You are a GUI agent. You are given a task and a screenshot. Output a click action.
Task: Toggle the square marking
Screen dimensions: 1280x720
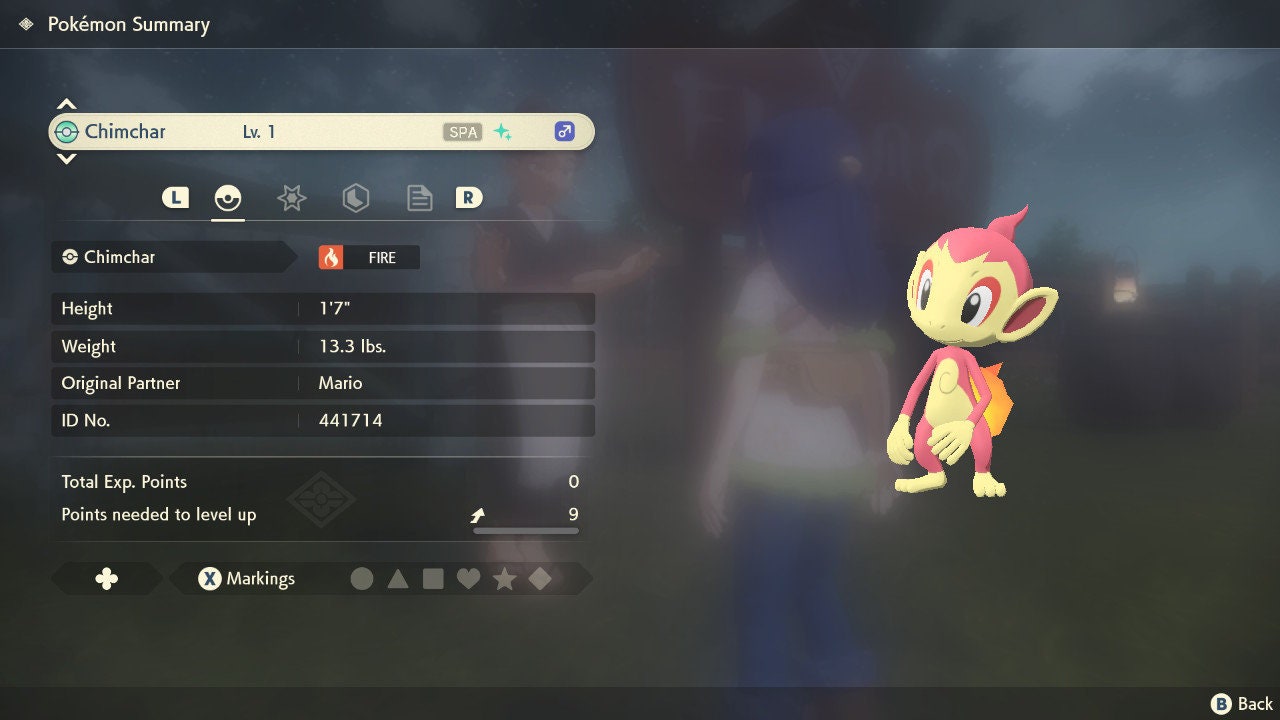click(x=433, y=579)
